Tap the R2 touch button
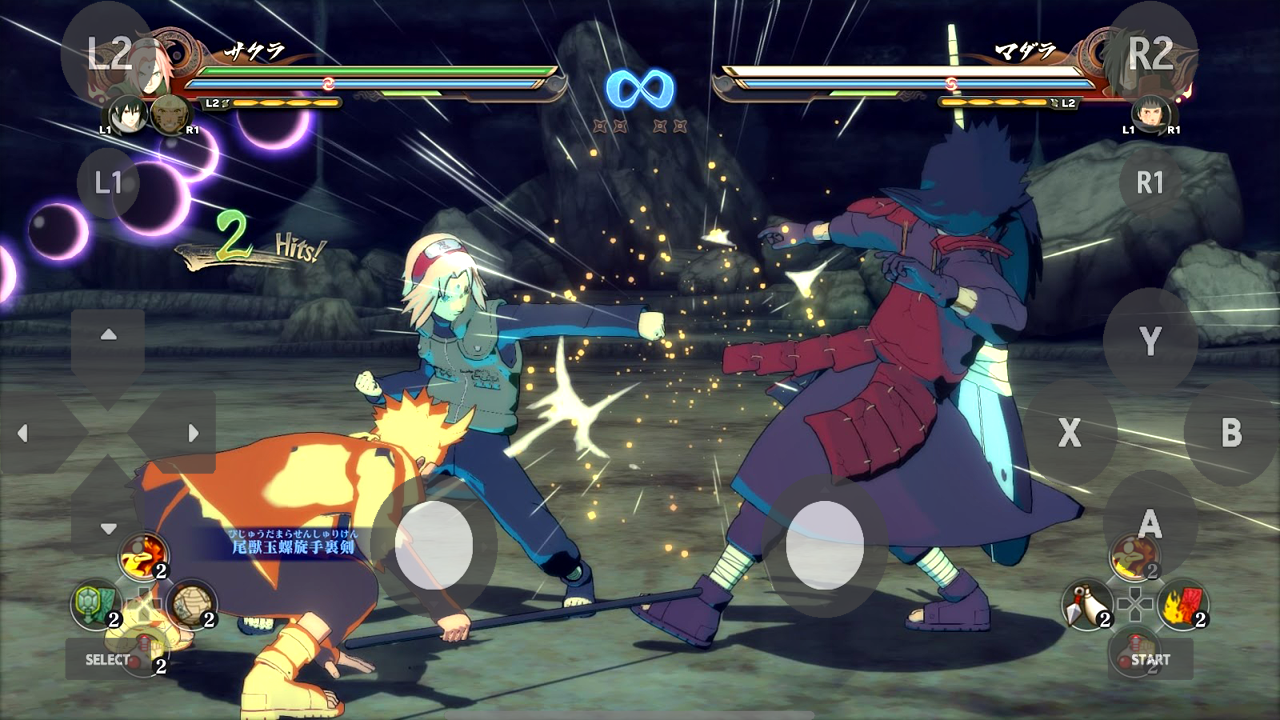 pos(1150,51)
